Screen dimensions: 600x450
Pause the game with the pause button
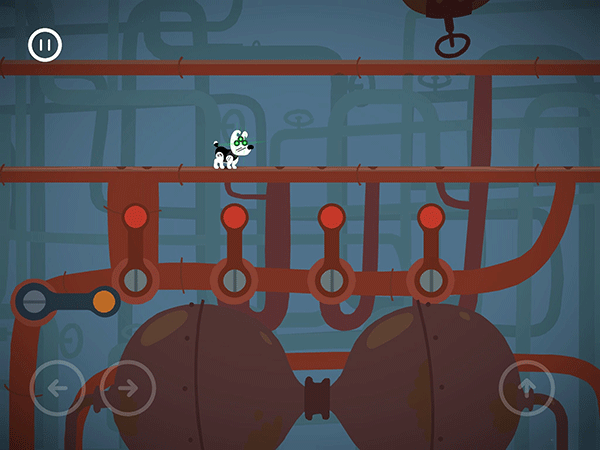45,45
